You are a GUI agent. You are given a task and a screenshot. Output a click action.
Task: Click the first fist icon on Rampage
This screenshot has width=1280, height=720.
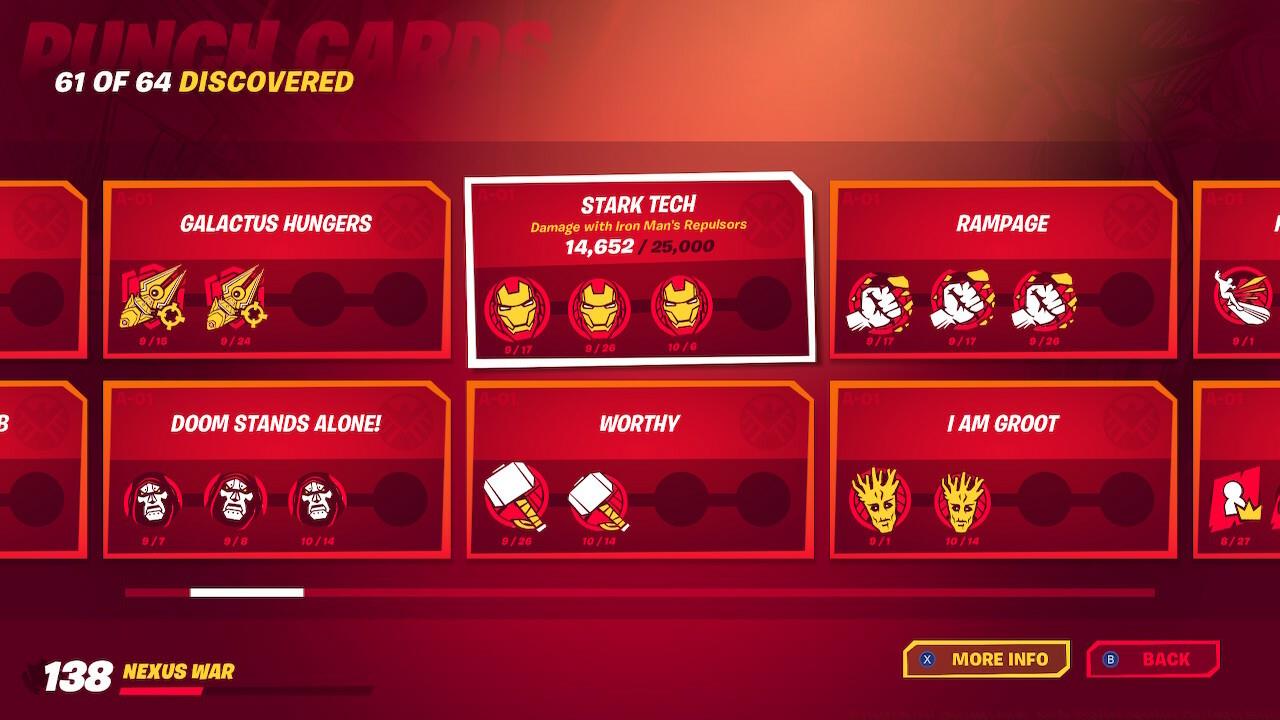[878, 302]
